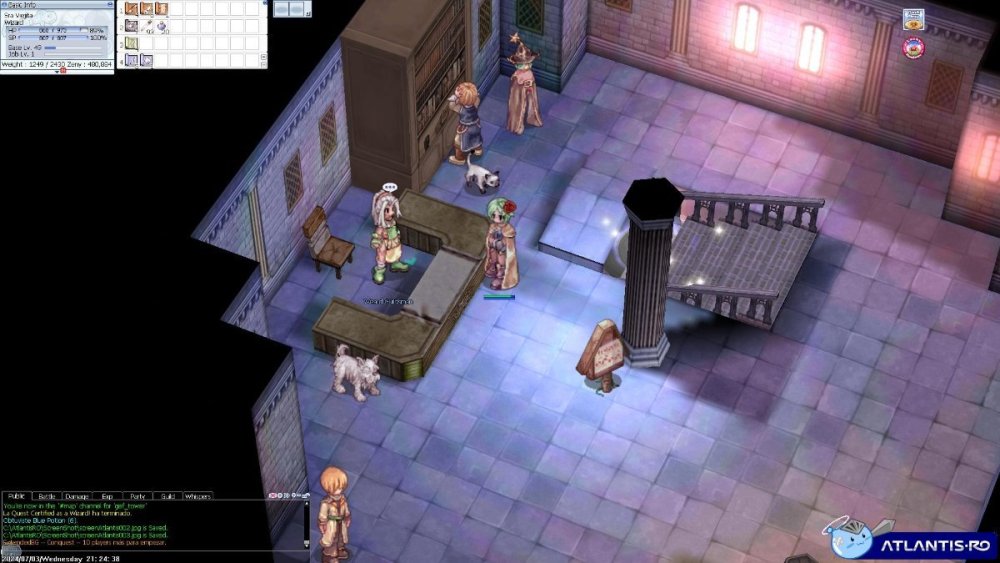Switch to the Public chat tab
This screenshot has height=563, width=1000.
16,496
